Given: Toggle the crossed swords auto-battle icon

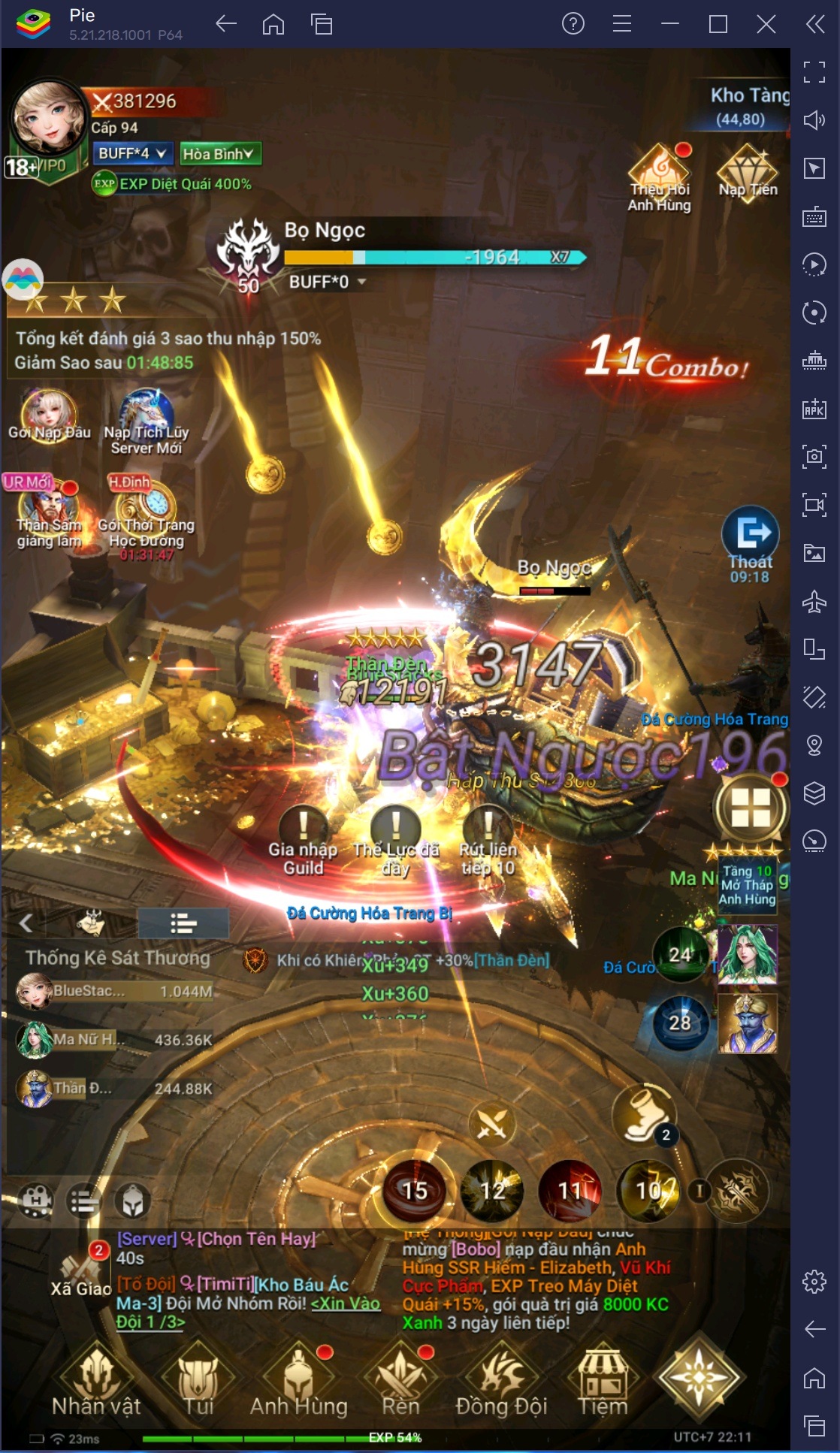Looking at the screenshot, I should tap(492, 1125).
